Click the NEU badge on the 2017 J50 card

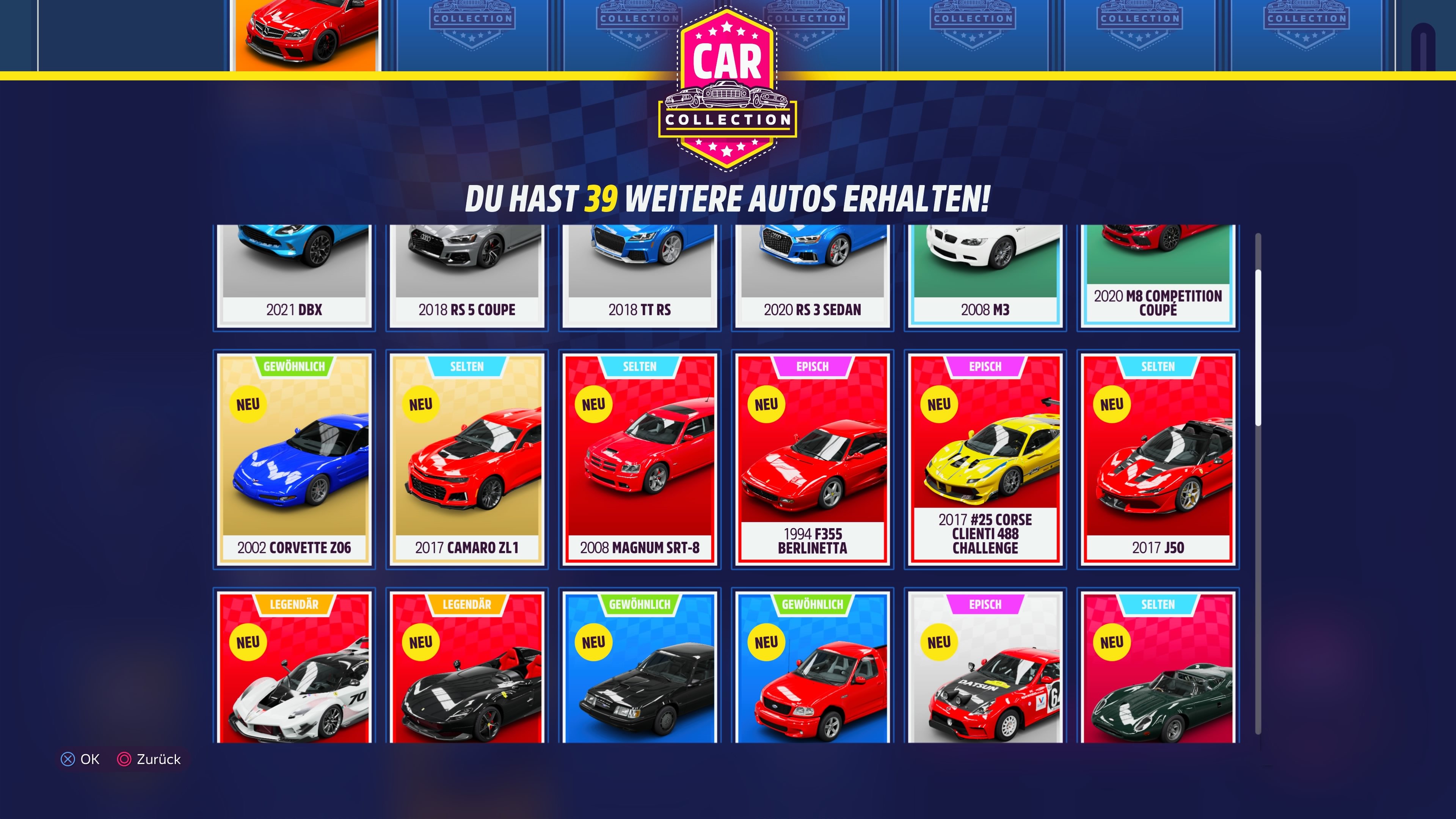(1112, 403)
